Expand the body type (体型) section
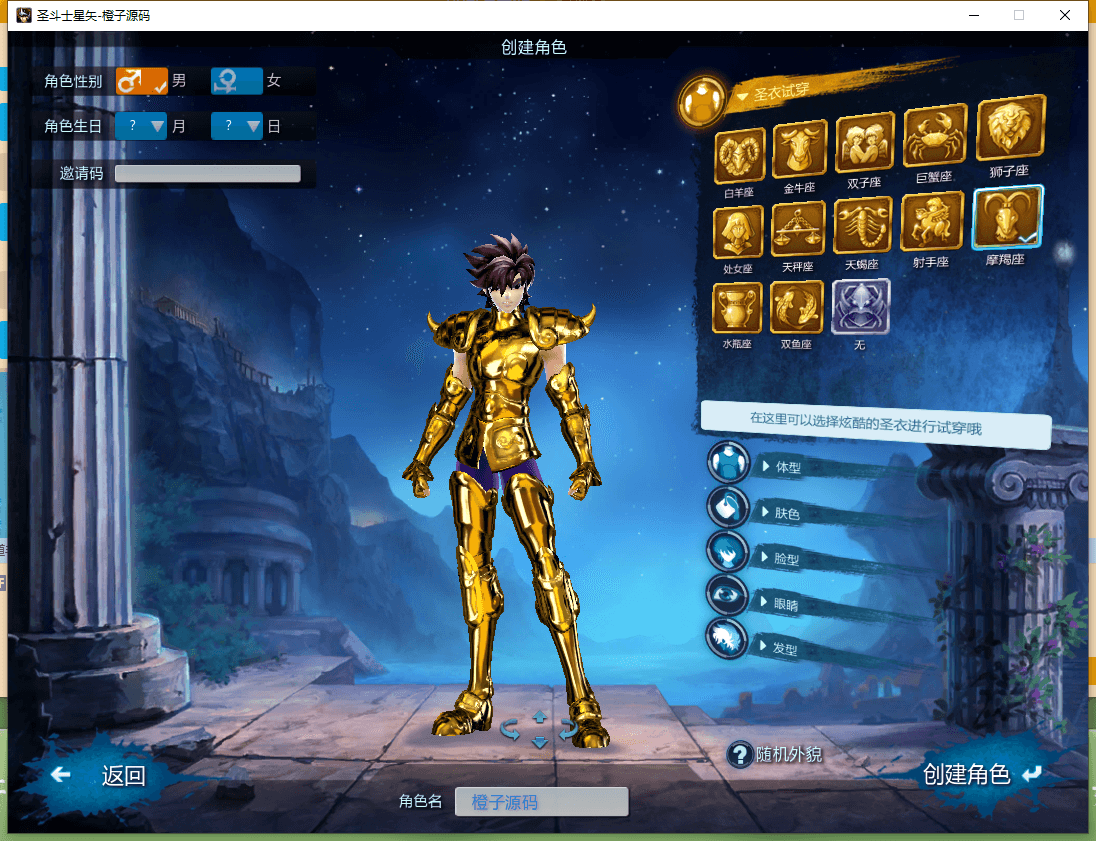 (x=789, y=466)
